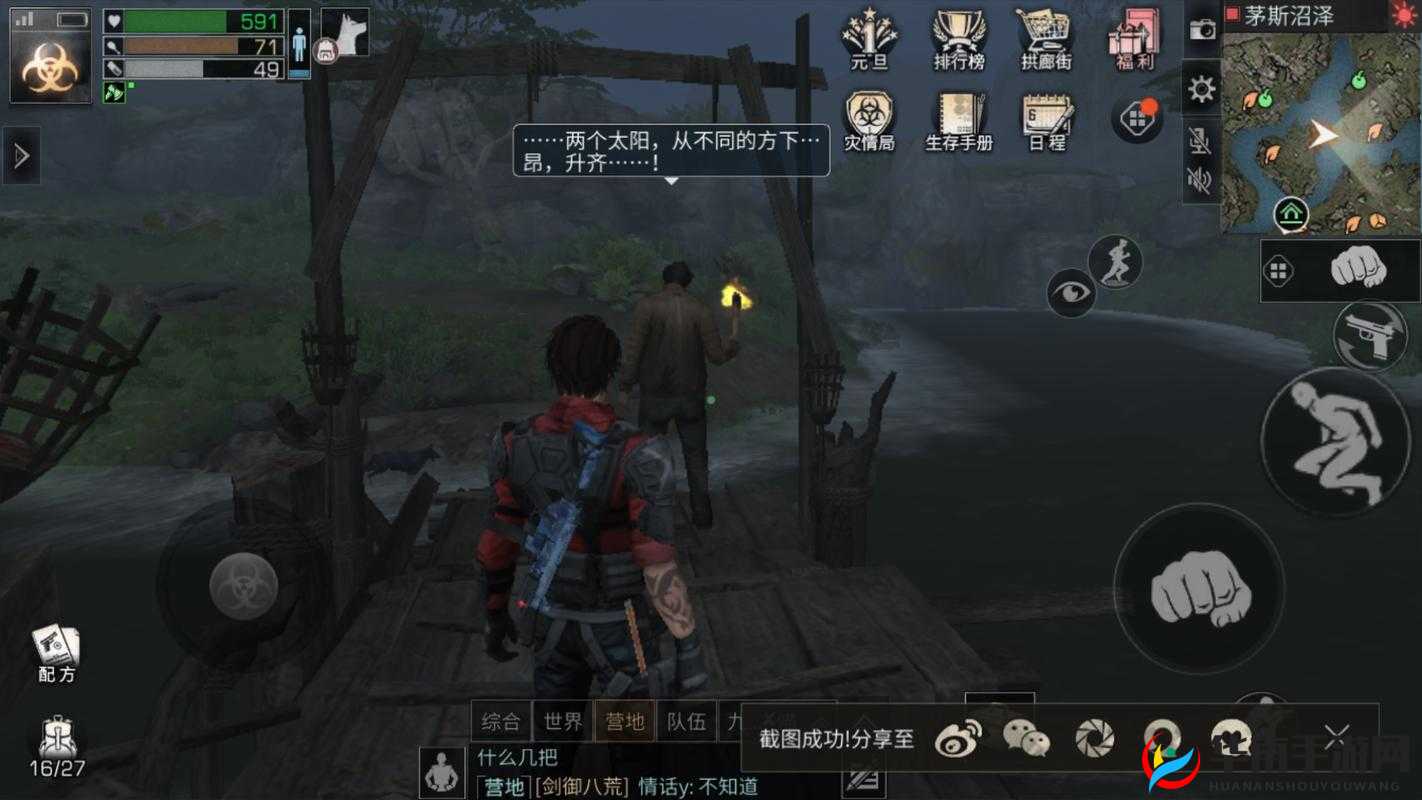Screen dimensions: 1422x800
Task: Open the 灾情局 panel
Action: pyautogui.click(x=869, y=118)
